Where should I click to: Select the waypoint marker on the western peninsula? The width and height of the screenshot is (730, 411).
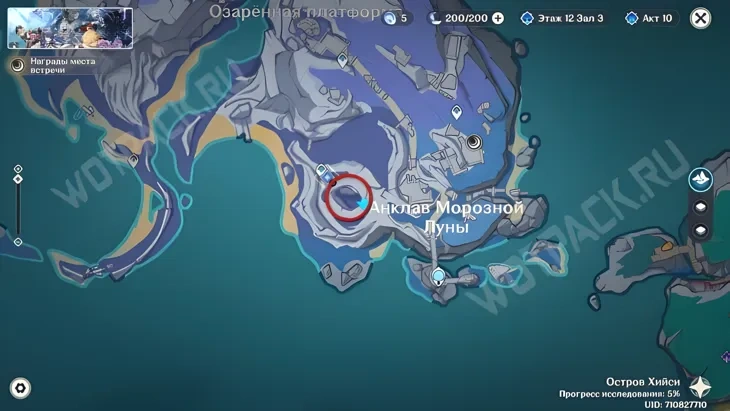click(133, 159)
